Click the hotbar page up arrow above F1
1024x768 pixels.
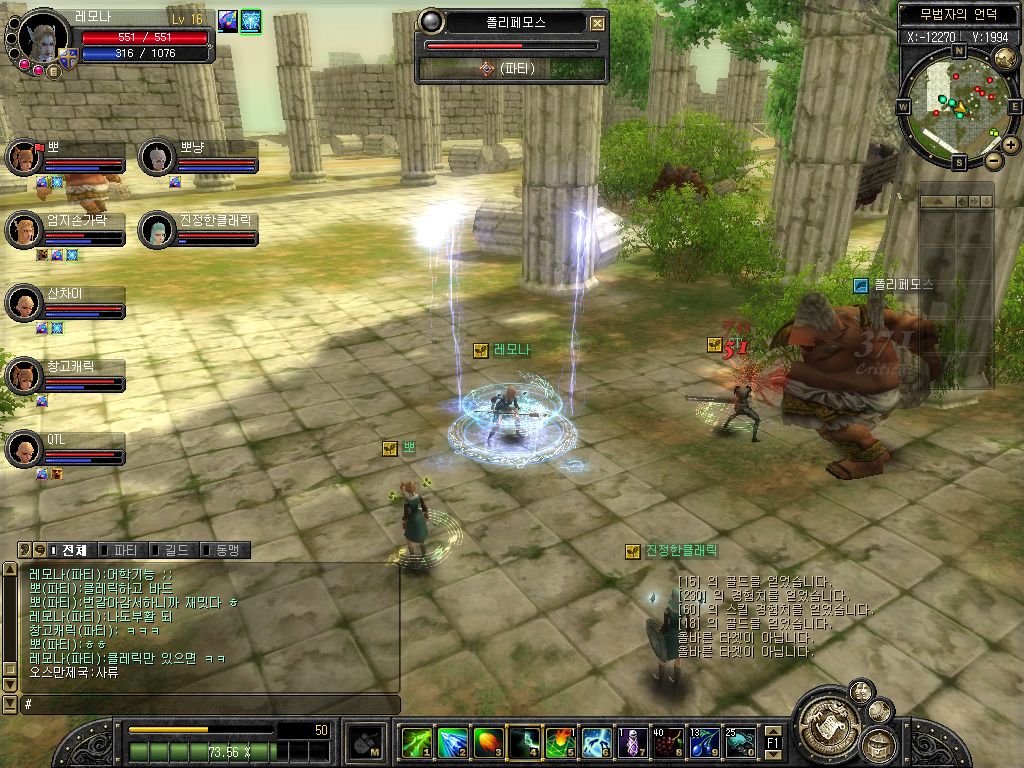click(x=773, y=730)
